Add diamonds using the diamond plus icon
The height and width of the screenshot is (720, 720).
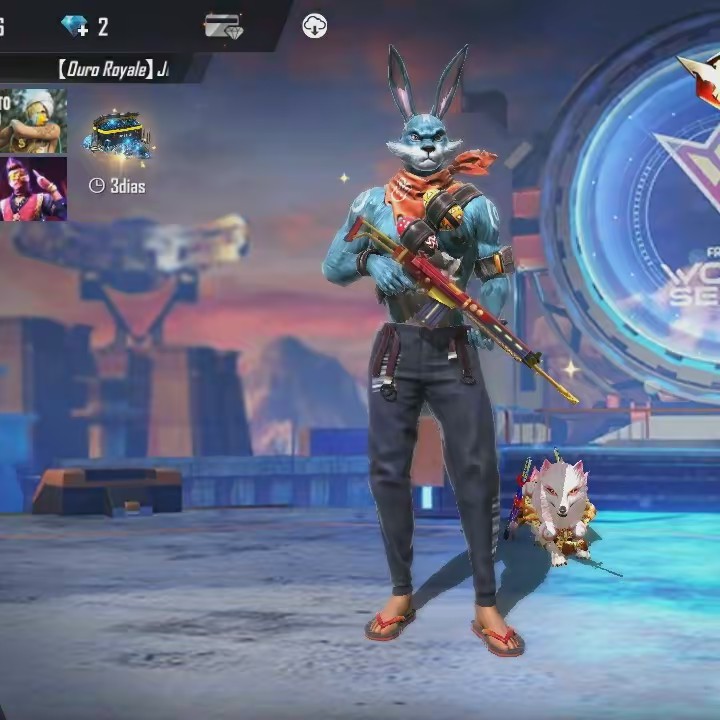[x=75, y=26]
